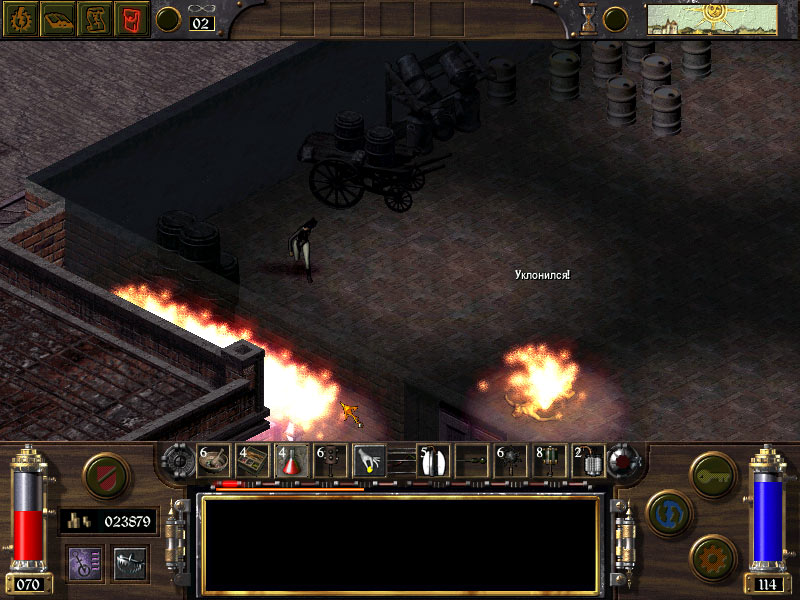
Task: Open the logbook with the book icon
Action: (56, 19)
